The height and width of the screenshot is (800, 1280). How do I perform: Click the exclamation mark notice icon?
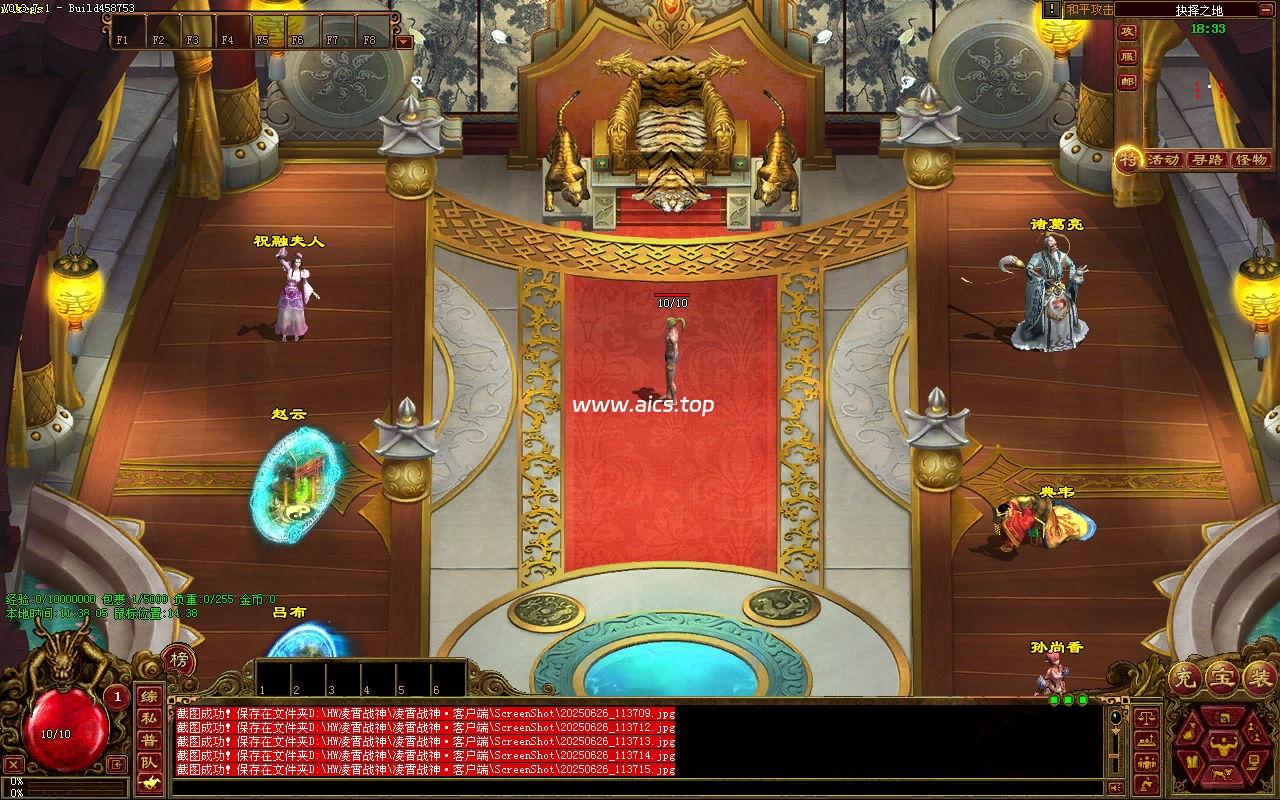coord(1052,9)
